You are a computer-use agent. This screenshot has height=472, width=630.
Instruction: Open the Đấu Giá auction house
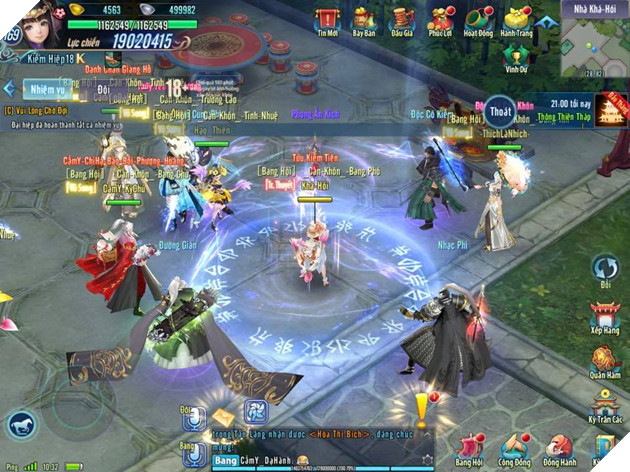click(x=402, y=19)
